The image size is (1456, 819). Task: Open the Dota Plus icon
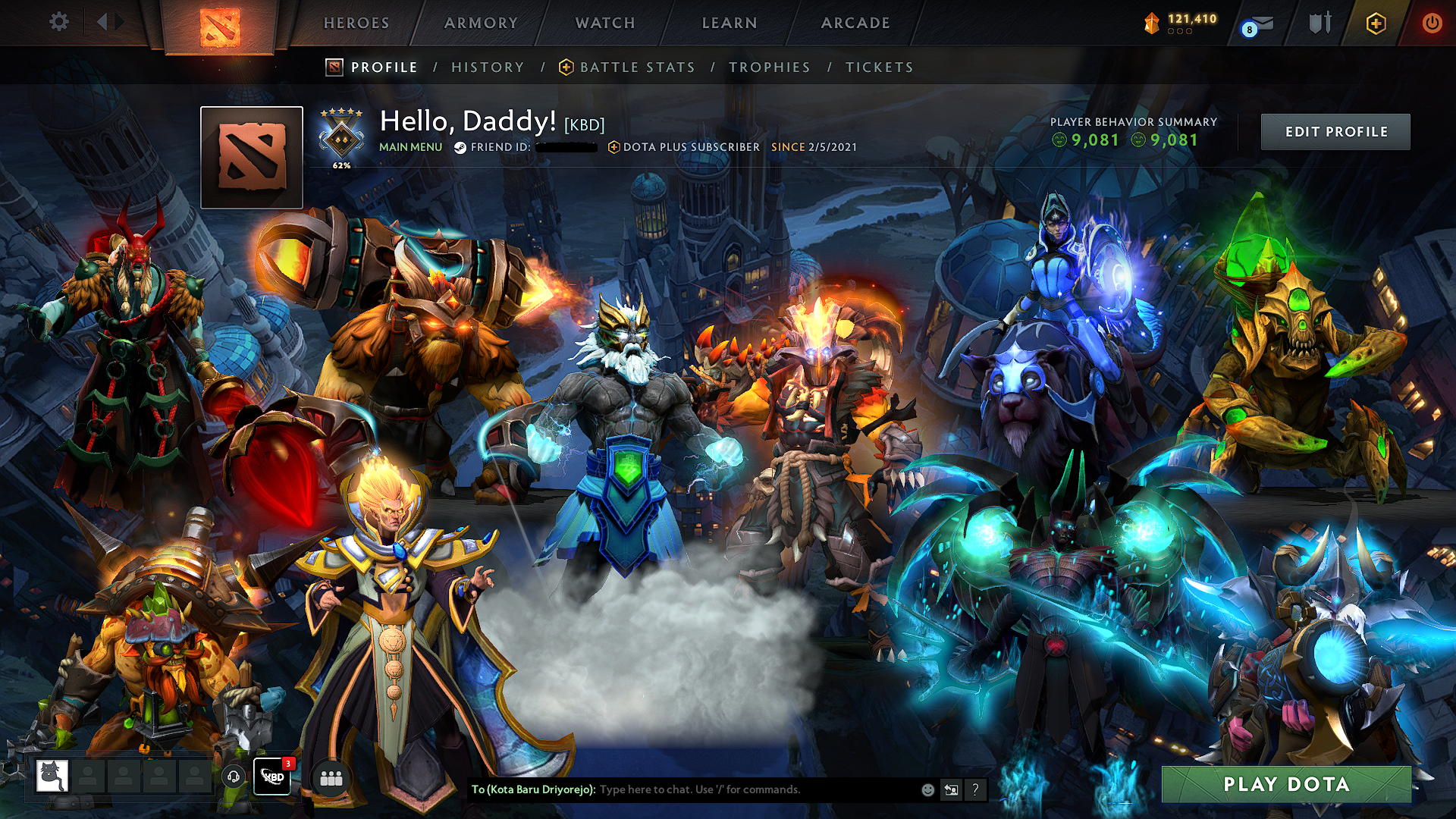pyautogui.click(x=1376, y=24)
